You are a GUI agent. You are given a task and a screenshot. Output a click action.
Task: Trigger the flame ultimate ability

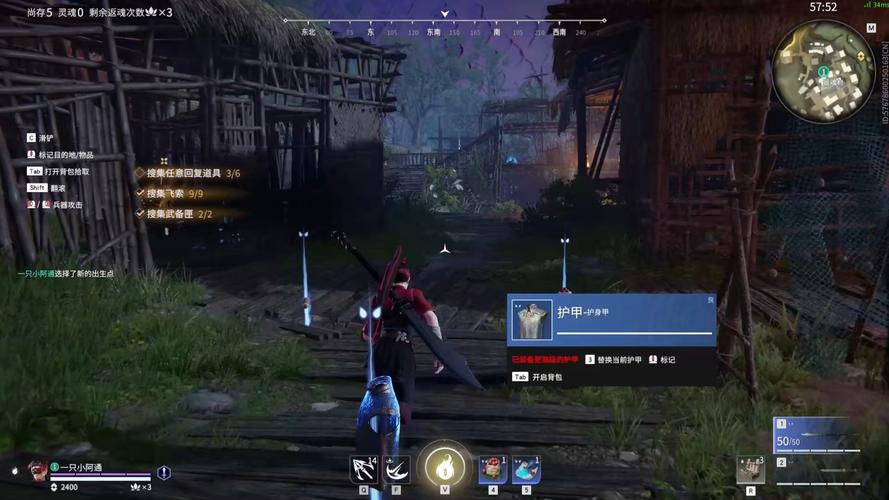tap(445, 467)
